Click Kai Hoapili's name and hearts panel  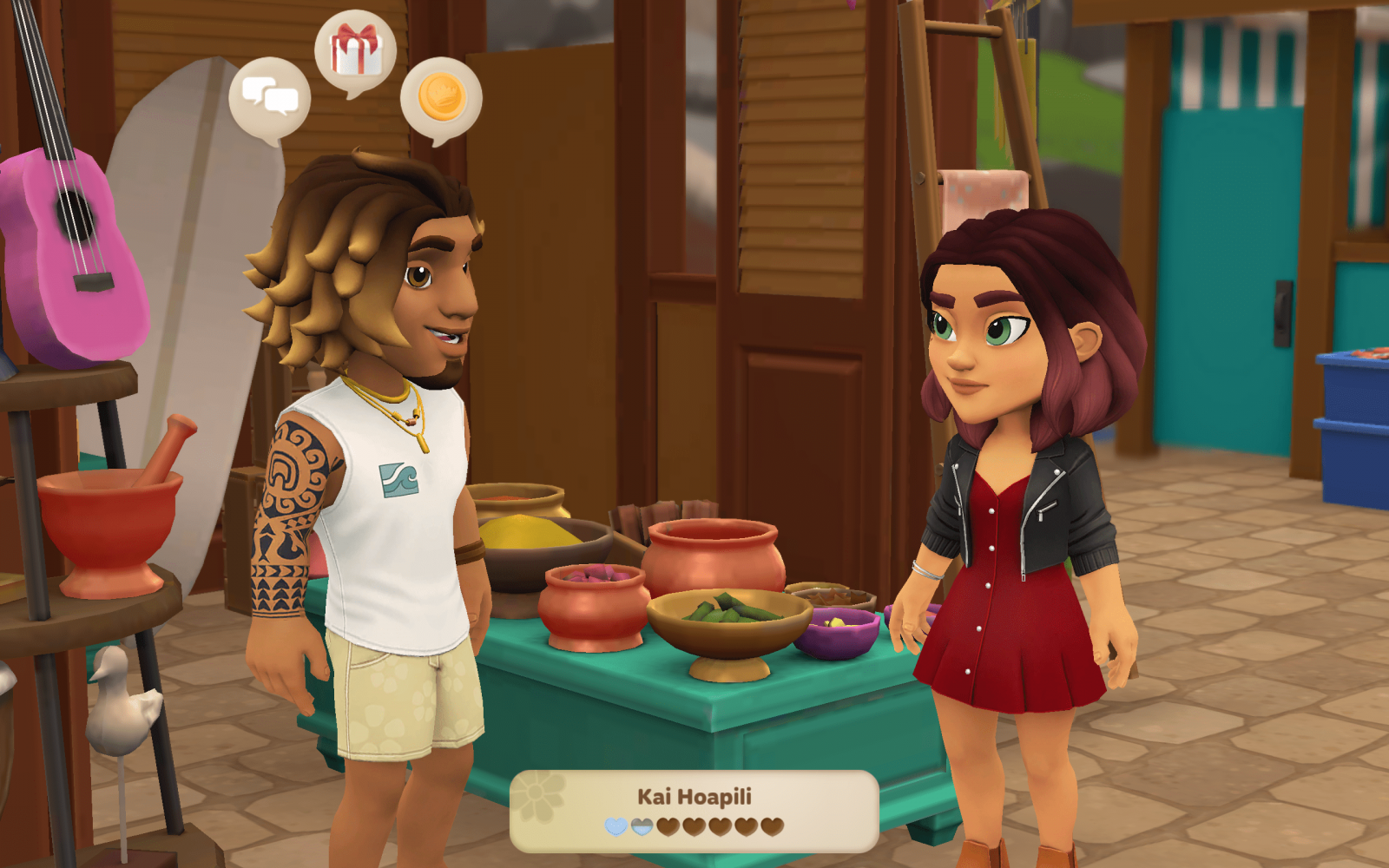[694, 811]
